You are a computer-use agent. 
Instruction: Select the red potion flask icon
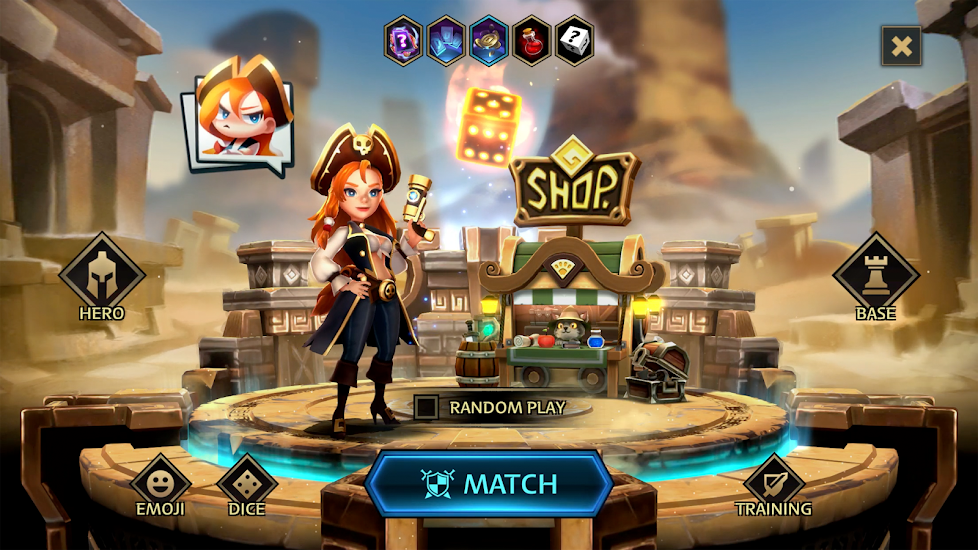(532, 41)
